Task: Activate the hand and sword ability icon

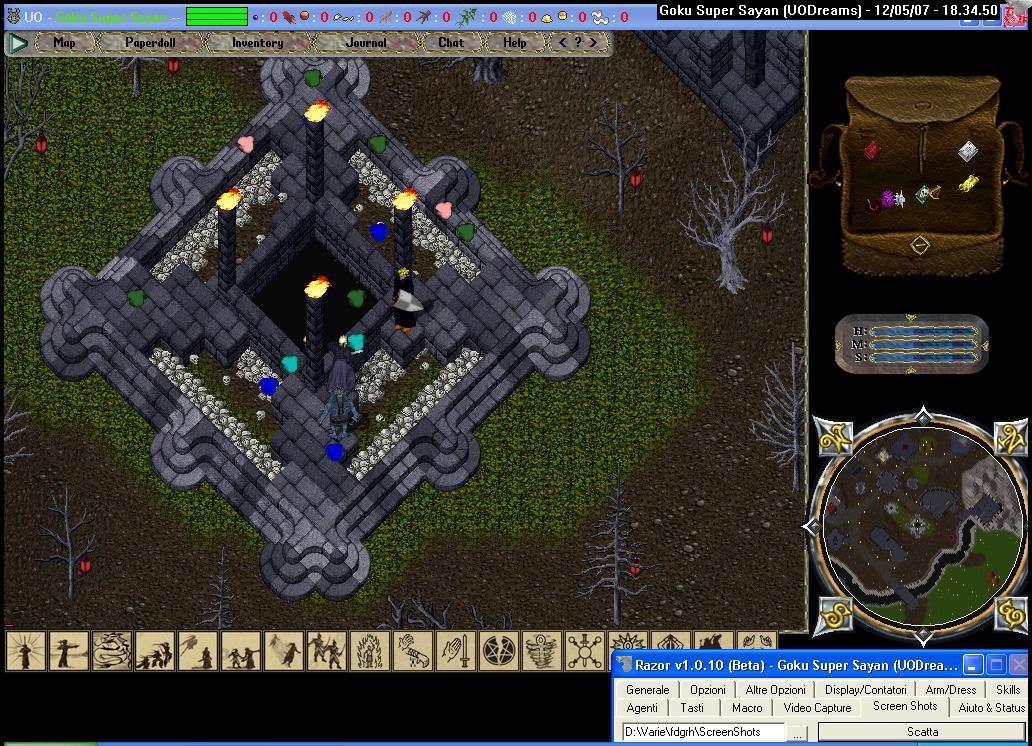Action: 454,652
